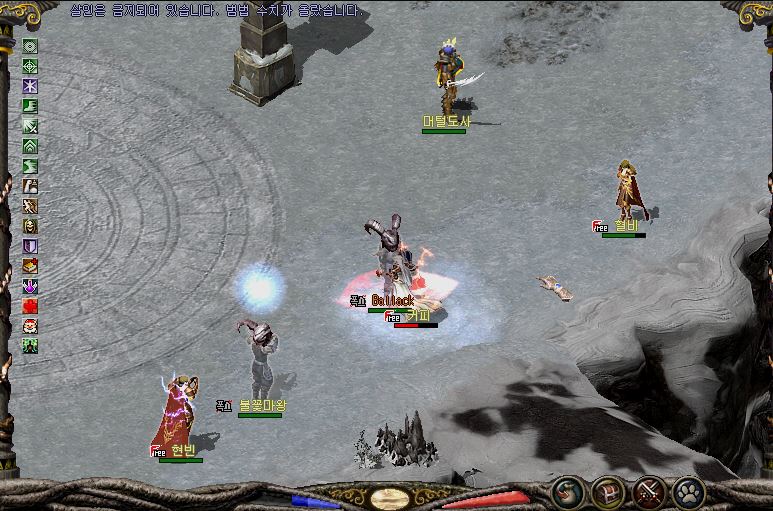Open the spellbook skill icon
Viewport: 773px width, 511px height.
point(31,266)
